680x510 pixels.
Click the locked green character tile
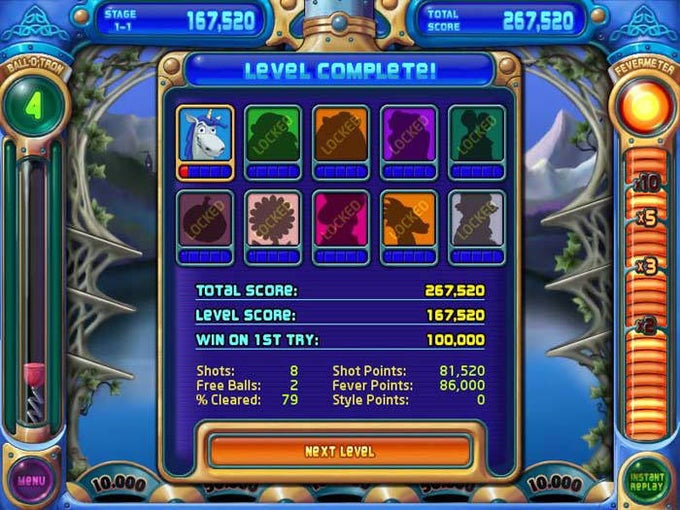tap(273, 137)
